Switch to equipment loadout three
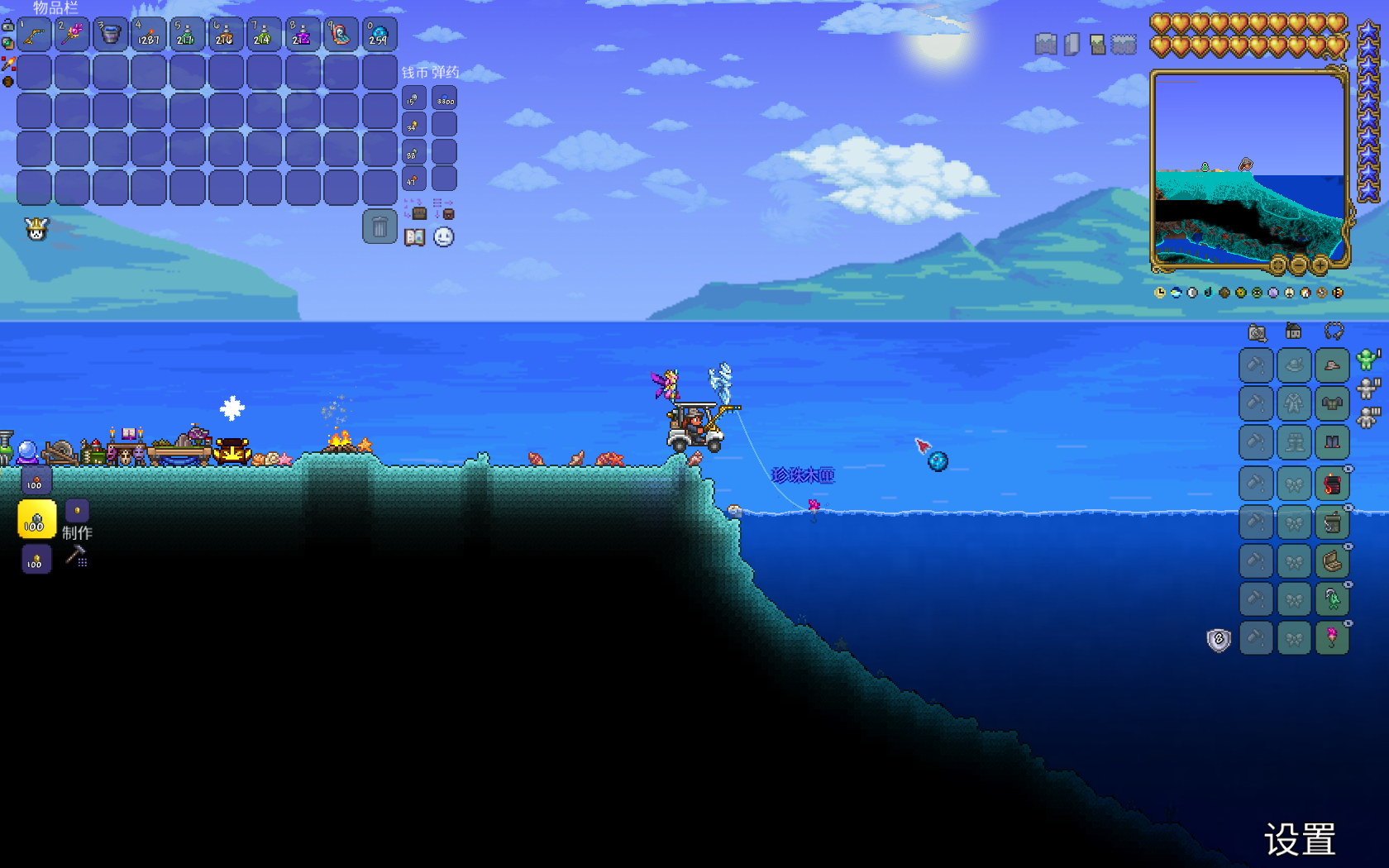The image size is (1389, 868). click(1367, 417)
